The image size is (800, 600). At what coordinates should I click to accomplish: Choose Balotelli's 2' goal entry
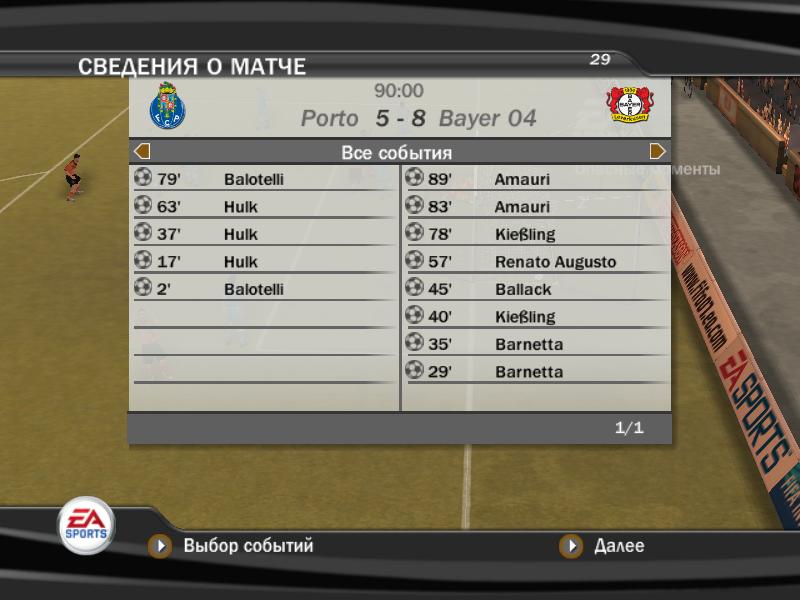click(x=264, y=289)
